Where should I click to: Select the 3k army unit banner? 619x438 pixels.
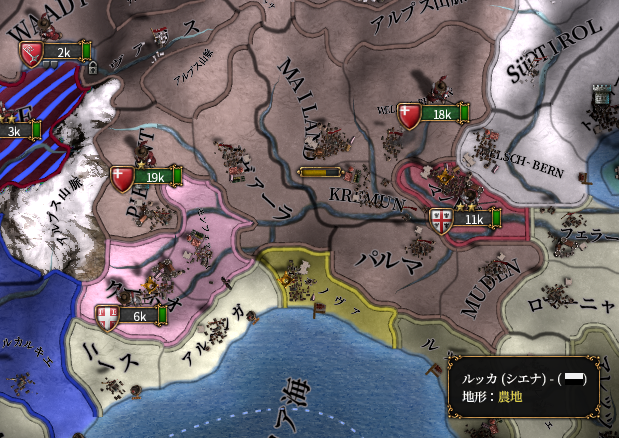pyautogui.click(x=18, y=130)
